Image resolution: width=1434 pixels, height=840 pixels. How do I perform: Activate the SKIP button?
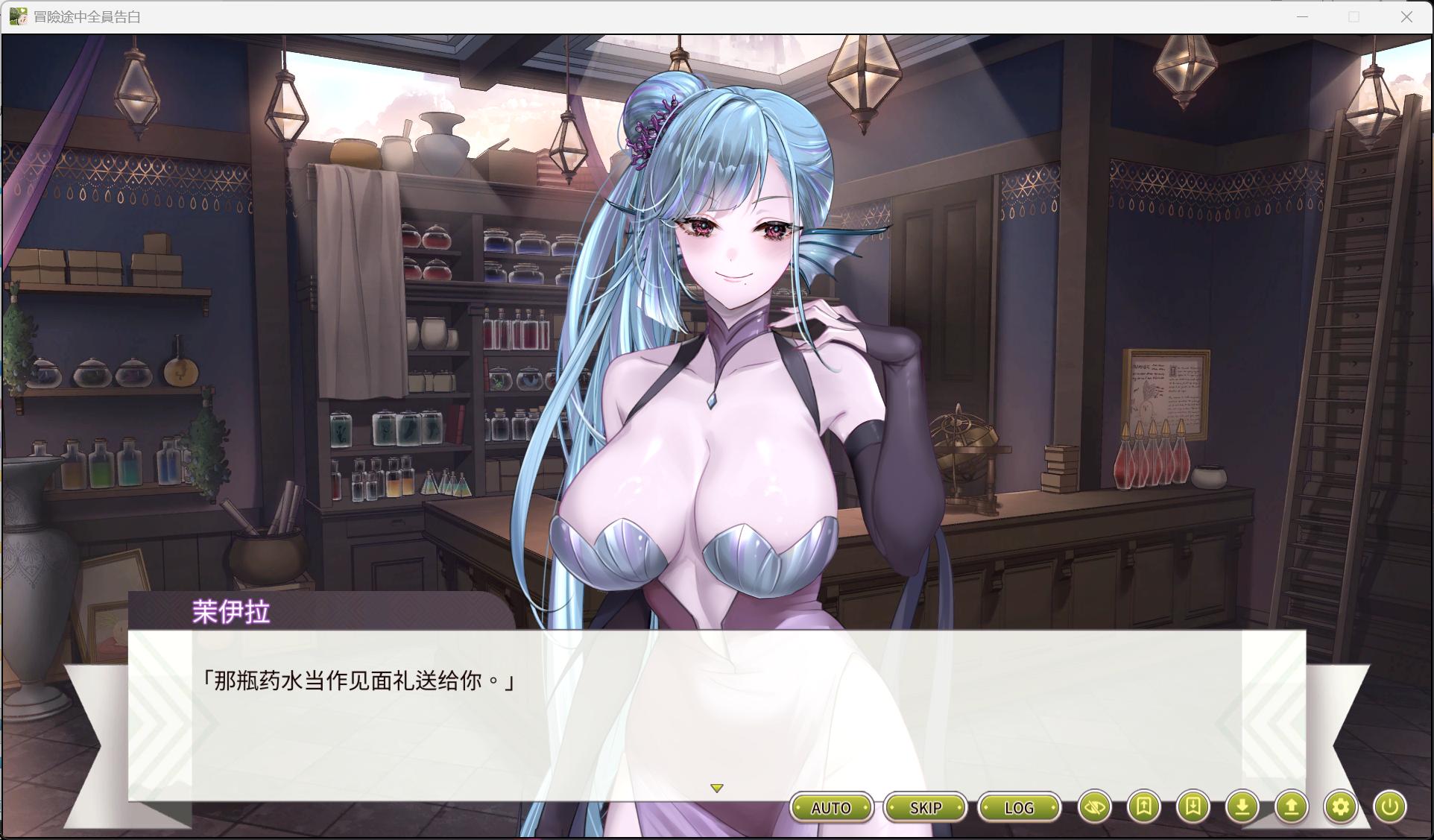coord(925,808)
